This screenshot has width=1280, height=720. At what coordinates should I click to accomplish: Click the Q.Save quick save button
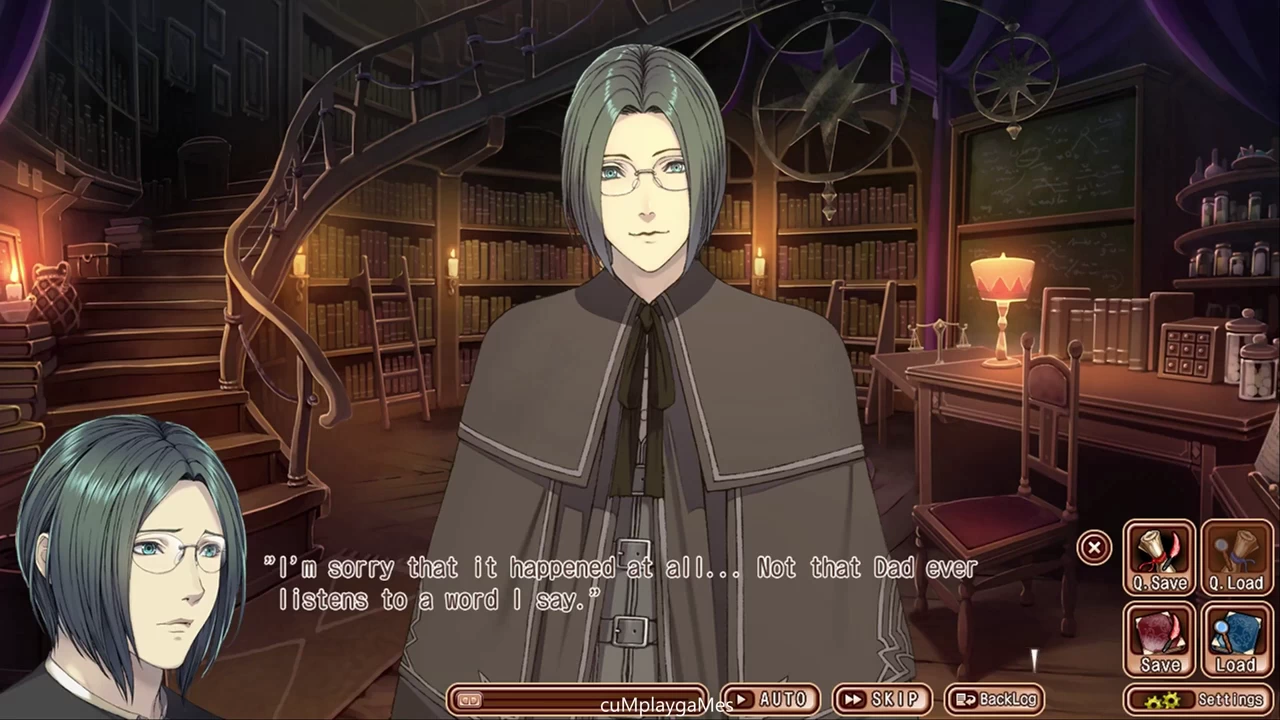(1159, 557)
